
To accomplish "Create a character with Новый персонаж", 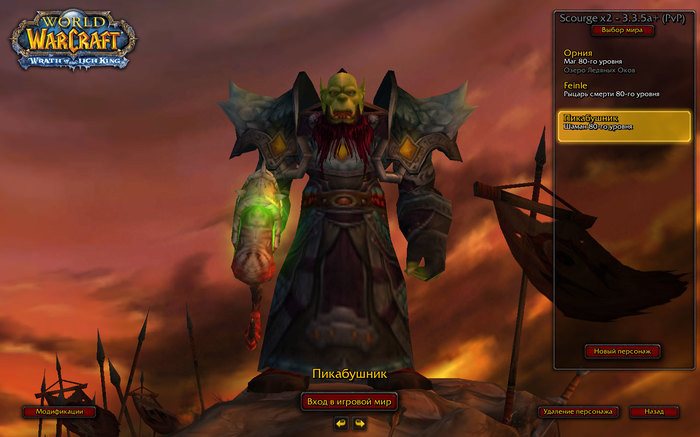I will (x=623, y=351).
